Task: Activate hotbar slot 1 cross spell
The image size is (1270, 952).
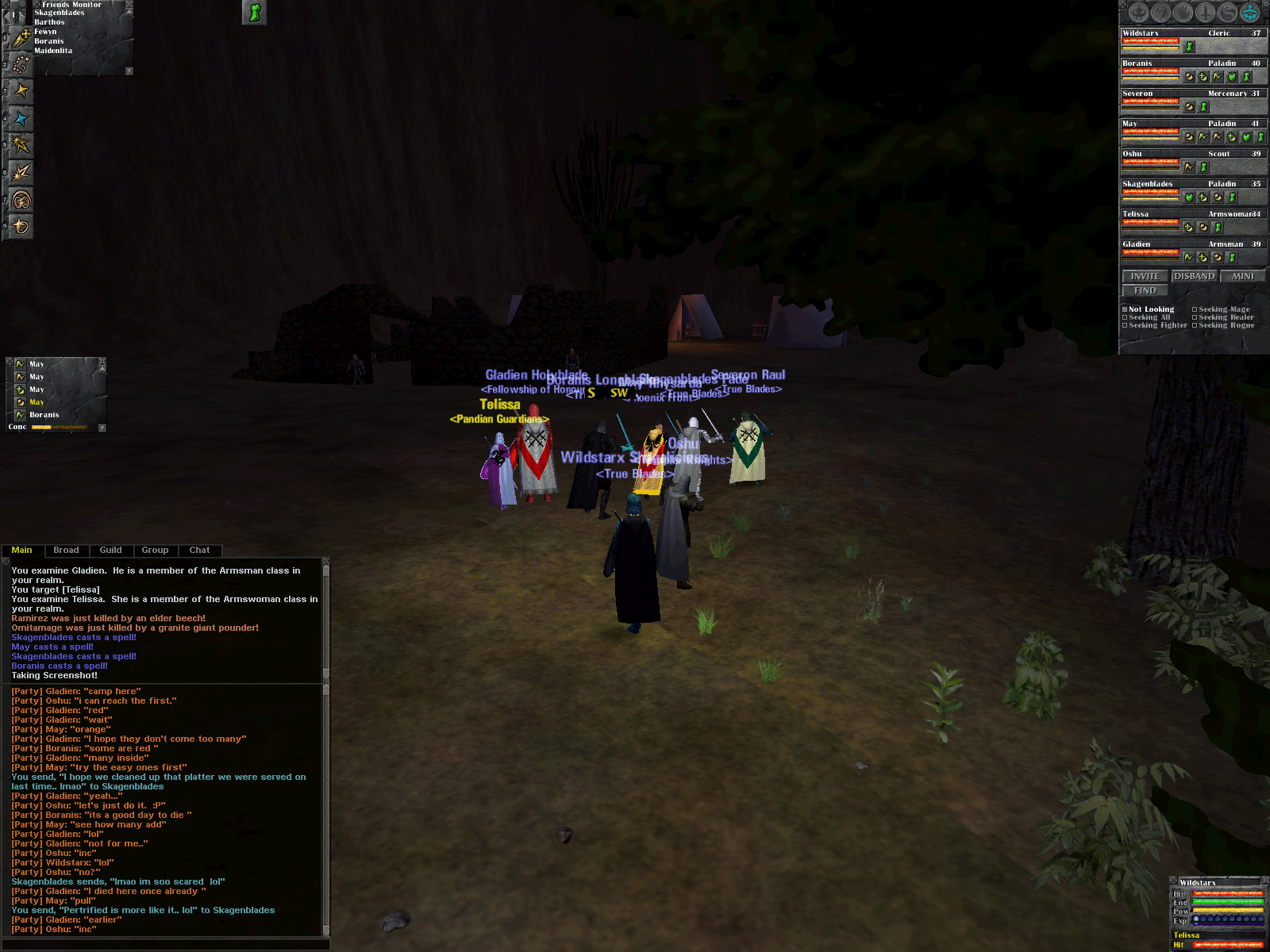Action: pyautogui.click(x=21, y=38)
